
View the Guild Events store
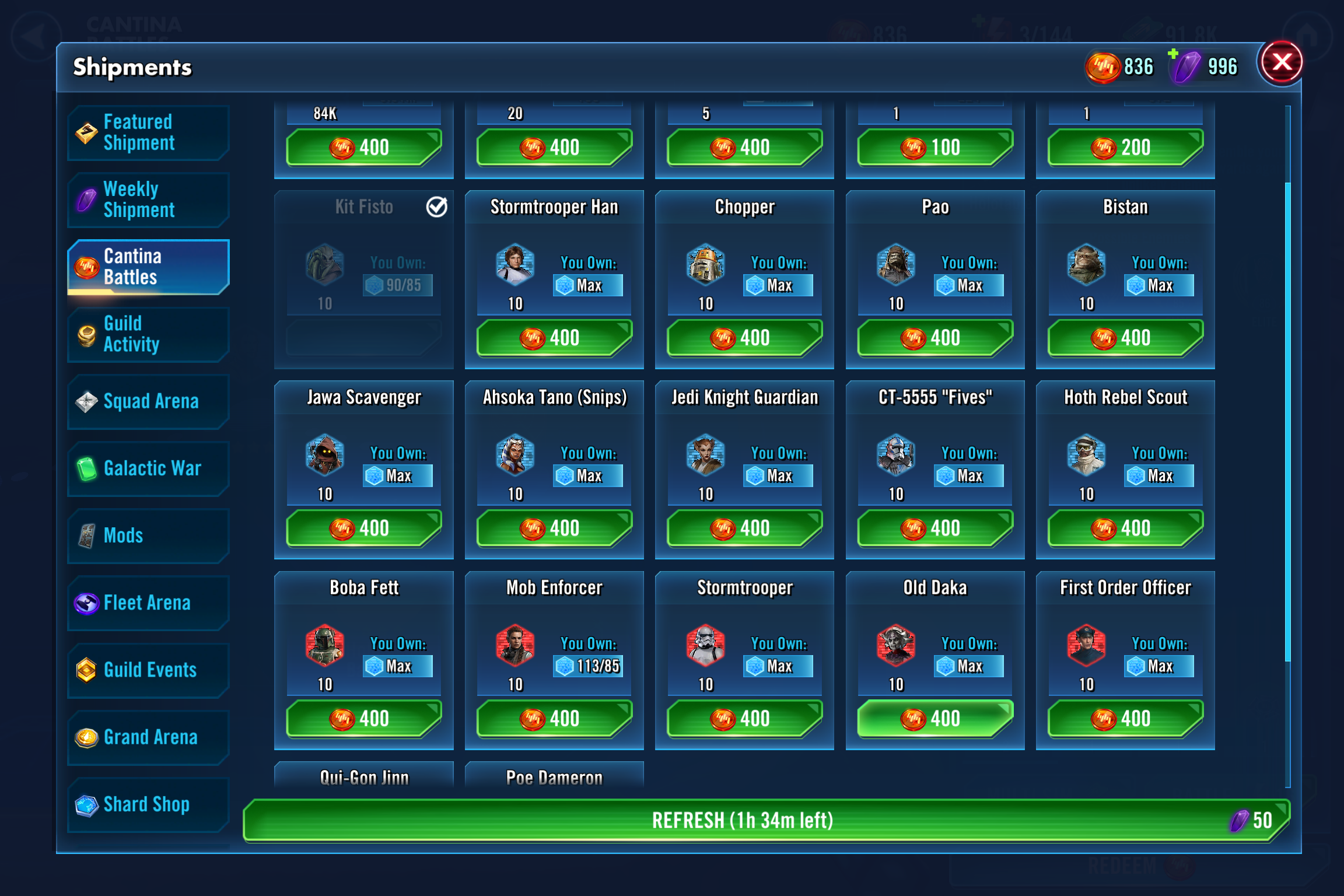coord(148,670)
